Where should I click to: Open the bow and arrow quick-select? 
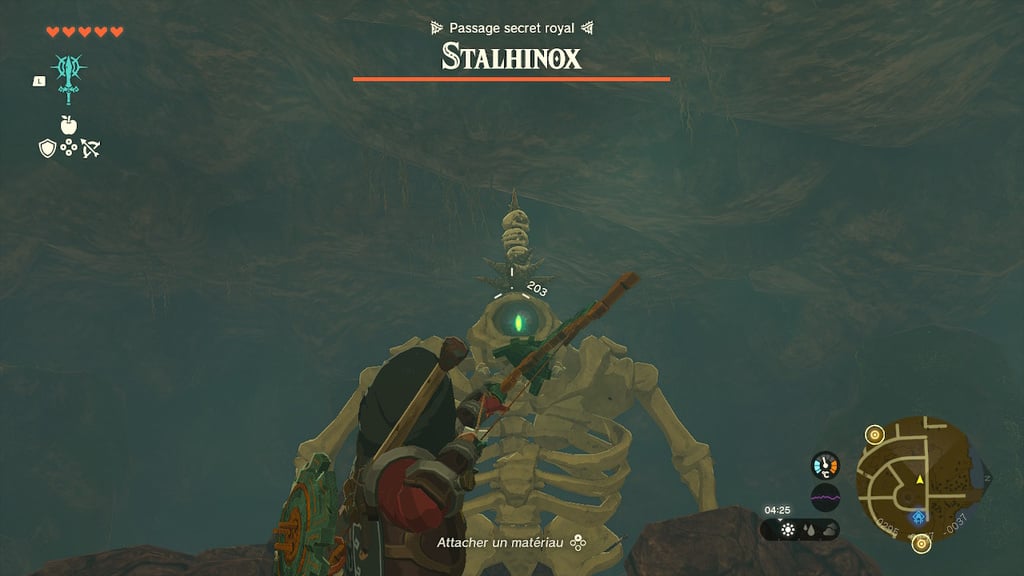[x=91, y=148]
